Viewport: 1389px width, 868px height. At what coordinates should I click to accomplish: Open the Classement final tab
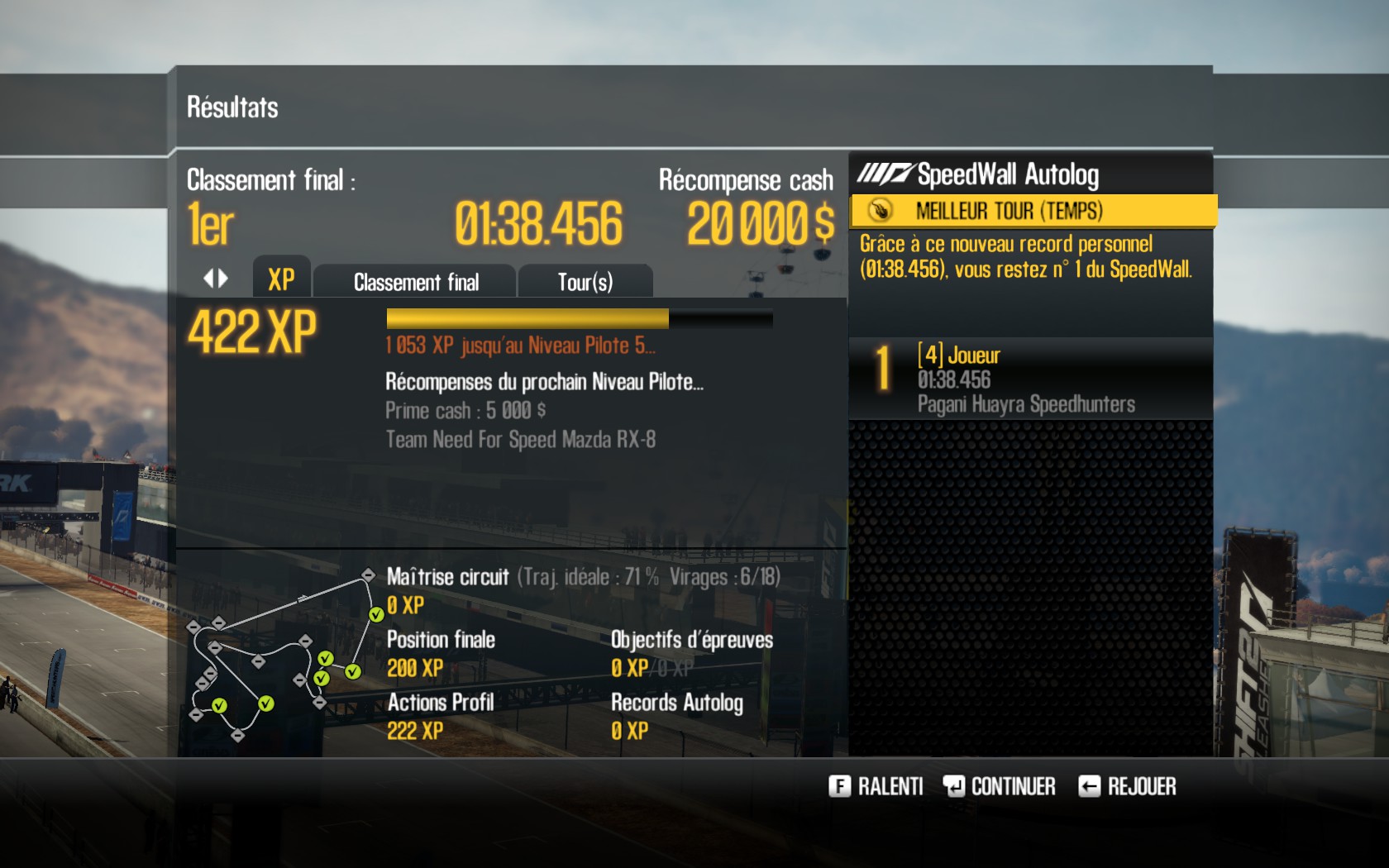[416, 282]
